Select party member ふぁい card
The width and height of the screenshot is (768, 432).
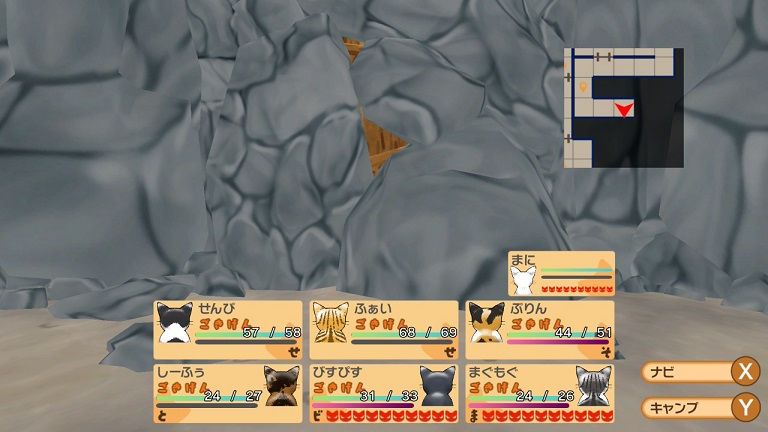[x=384, y=330]
